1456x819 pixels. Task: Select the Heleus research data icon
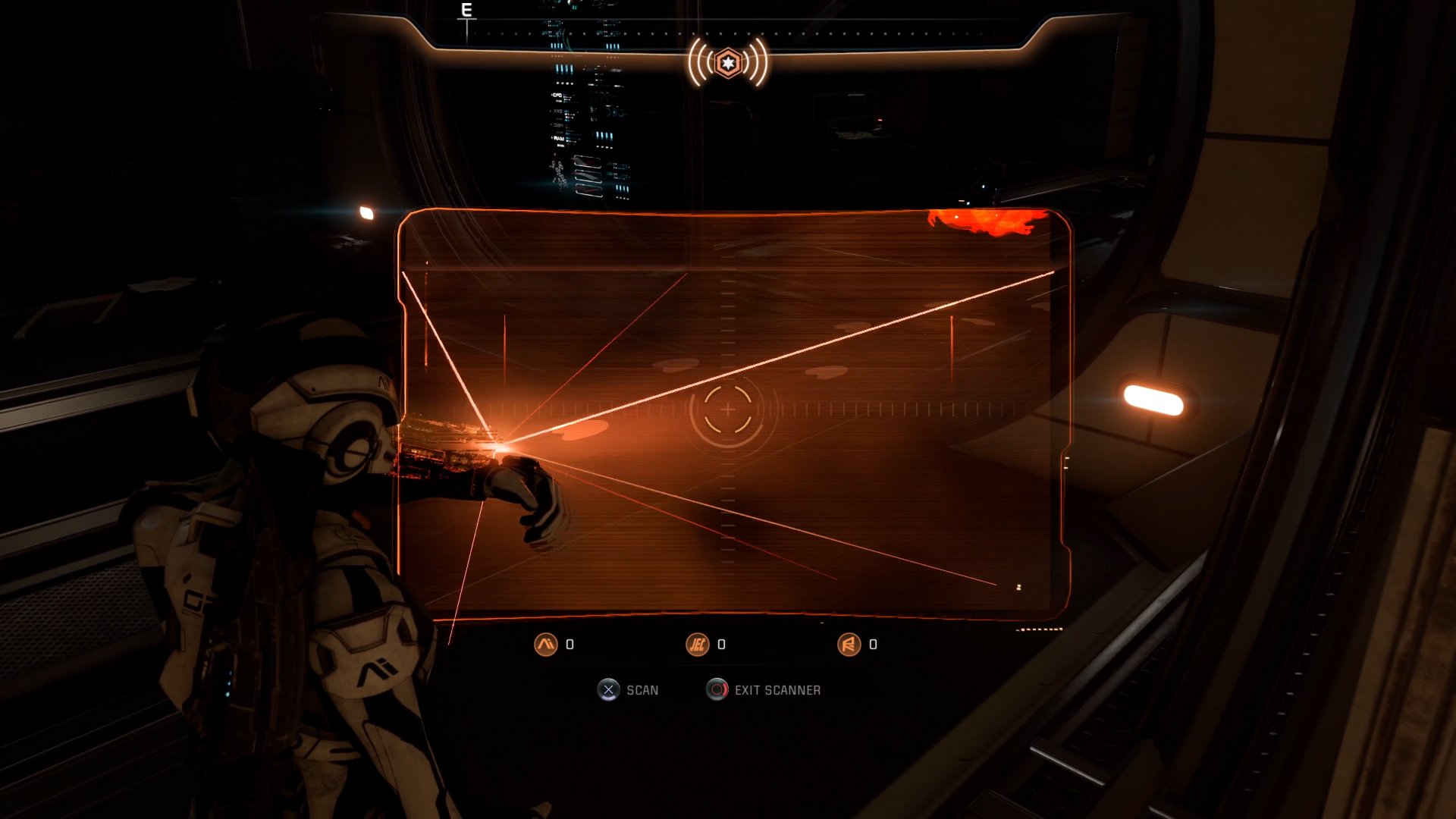697,645
